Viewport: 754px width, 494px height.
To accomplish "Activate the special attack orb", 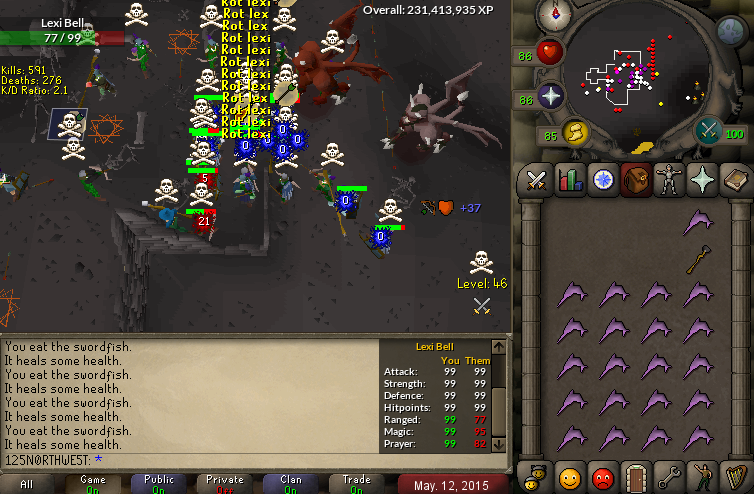I will (x=710, y=131).
